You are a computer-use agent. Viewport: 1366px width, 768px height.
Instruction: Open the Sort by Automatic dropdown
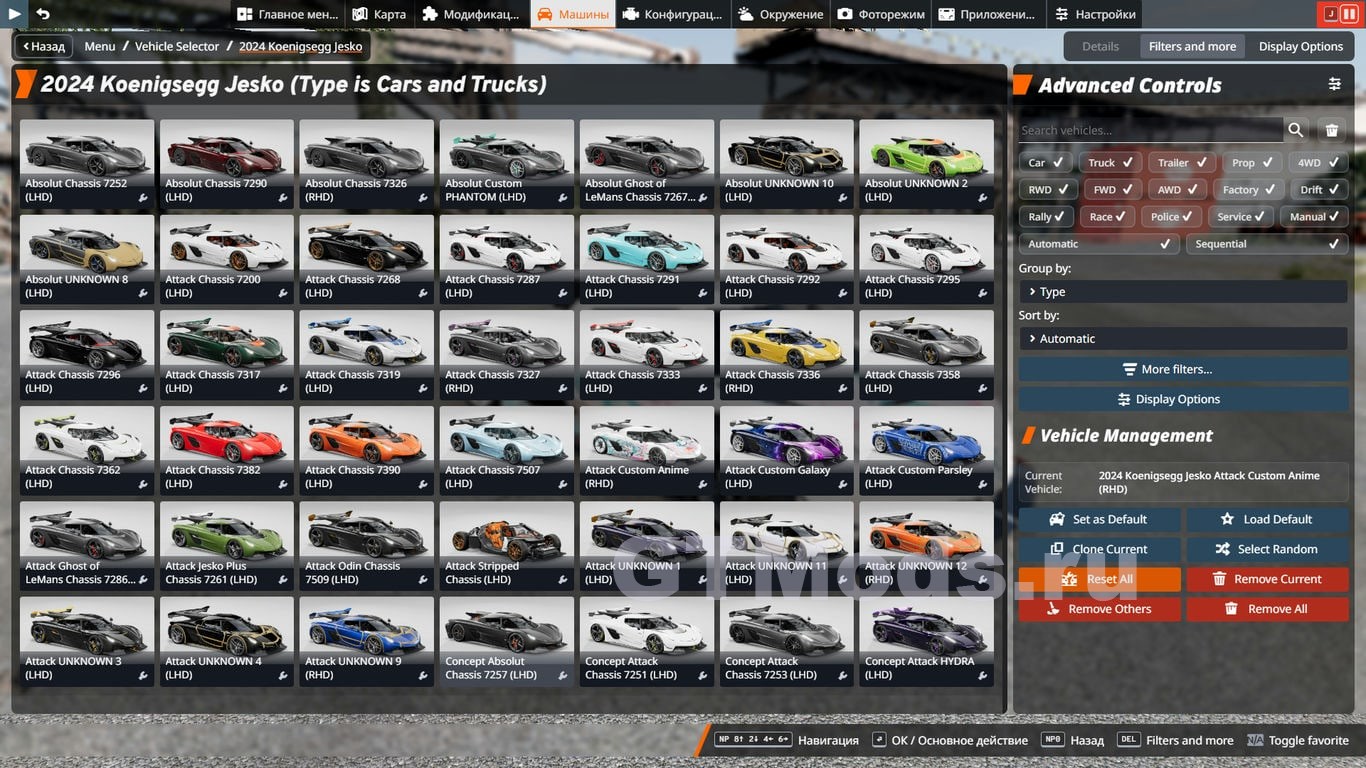1183,339
